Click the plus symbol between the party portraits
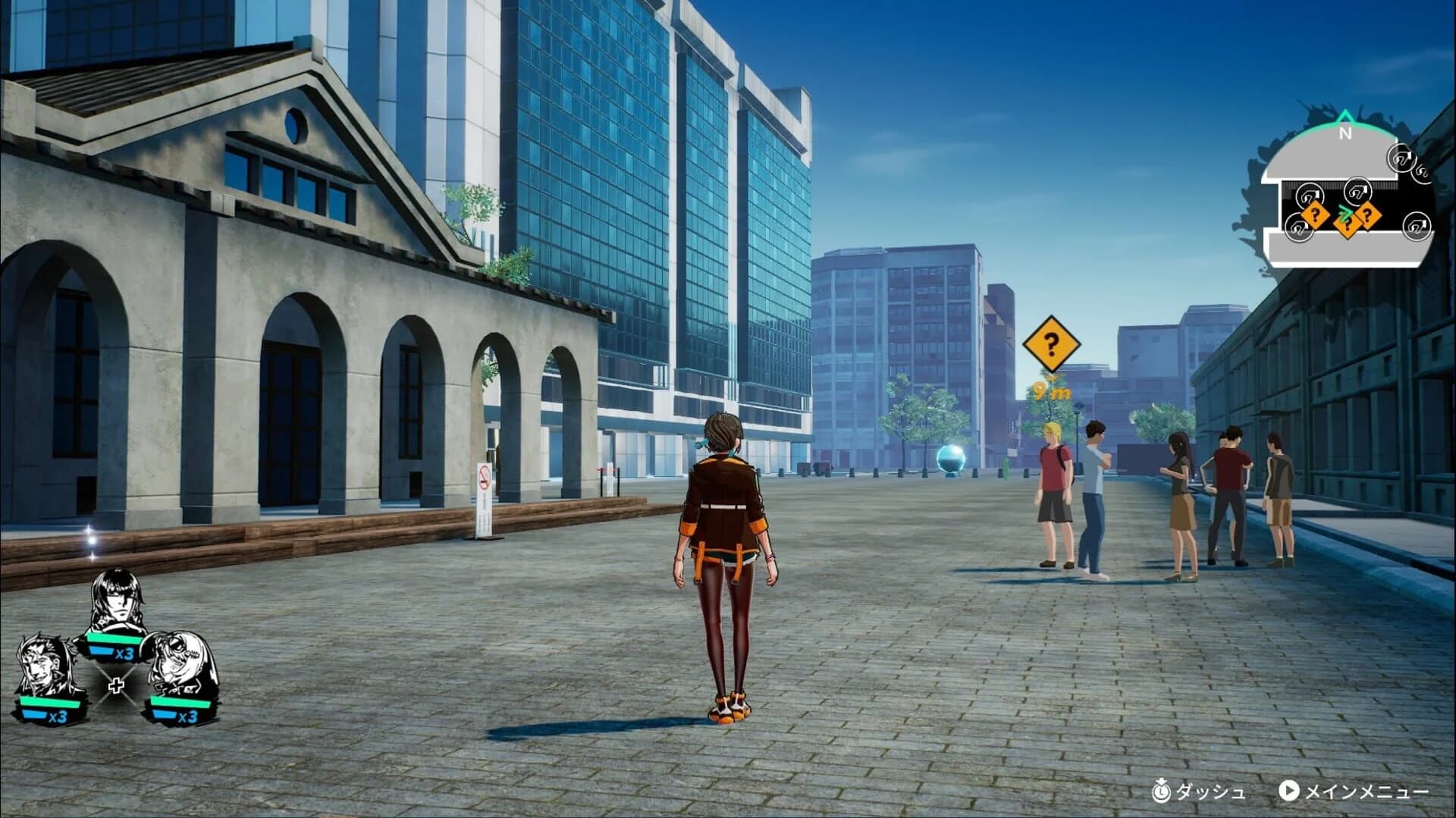This screenshot has width=1456, height=818. coord(117,685)
